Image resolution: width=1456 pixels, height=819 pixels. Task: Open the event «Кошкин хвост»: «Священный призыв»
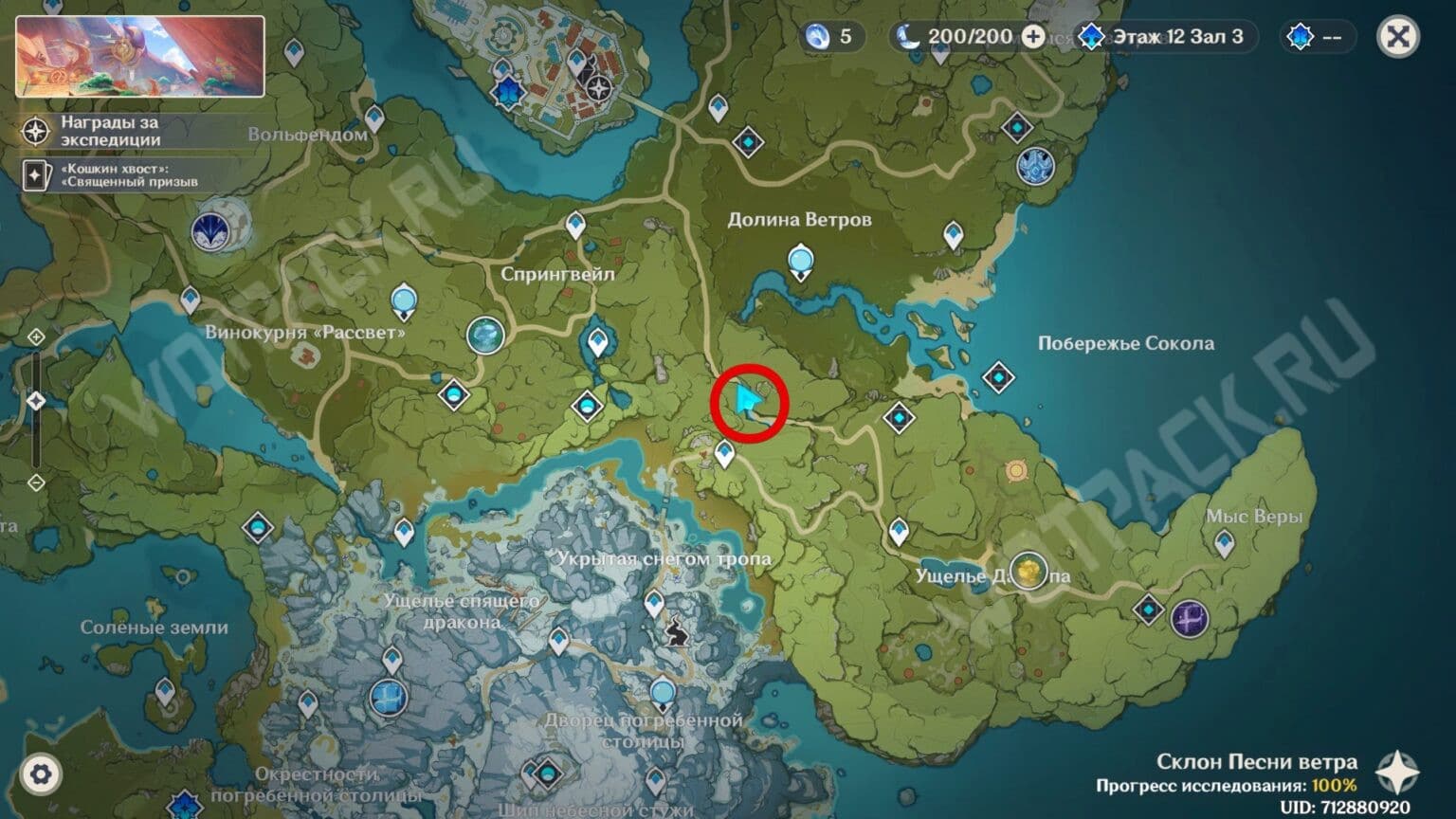tap(36, 175)
